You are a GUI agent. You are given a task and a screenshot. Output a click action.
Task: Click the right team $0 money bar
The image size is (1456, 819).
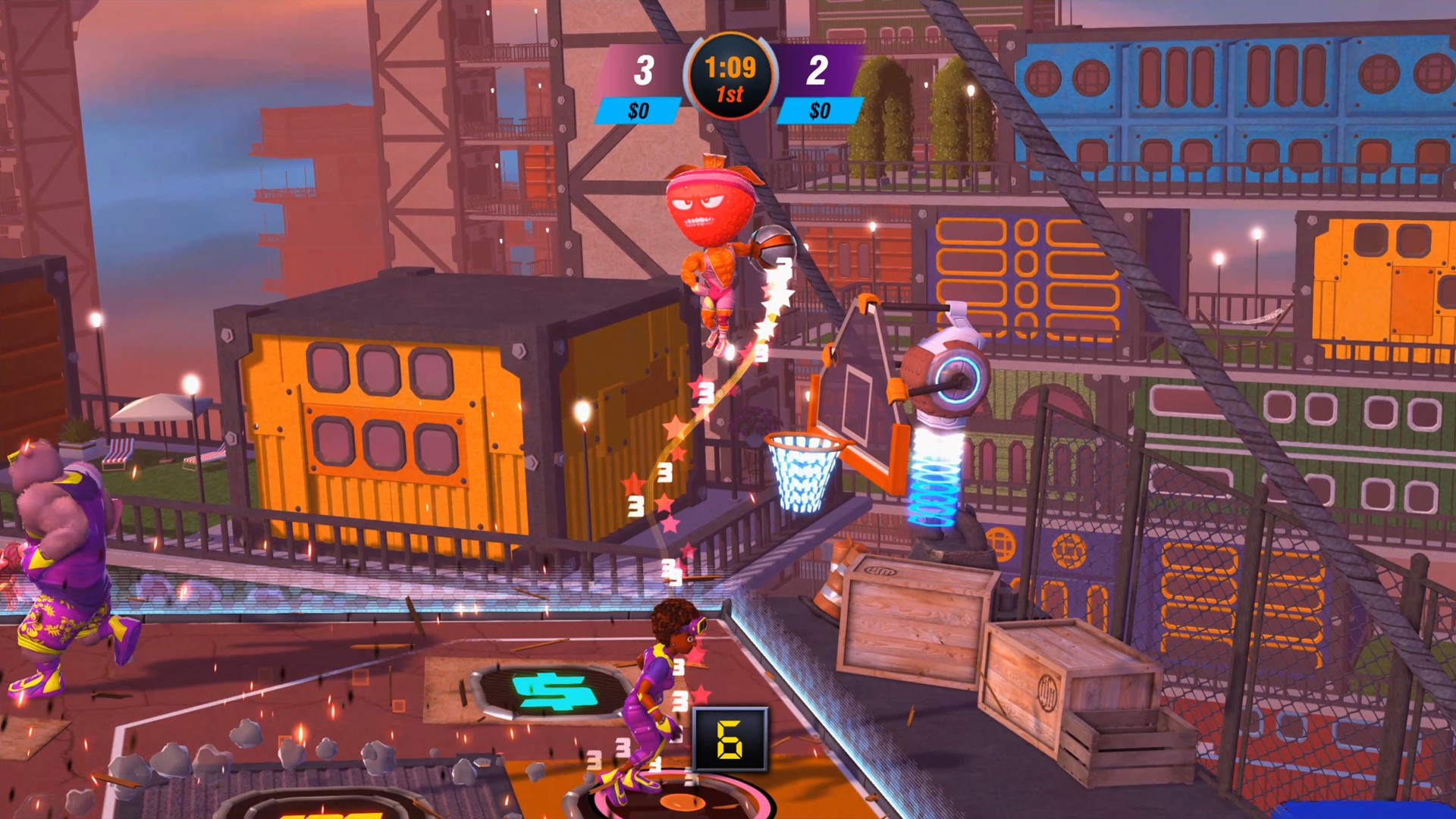[x=819, y=111]
